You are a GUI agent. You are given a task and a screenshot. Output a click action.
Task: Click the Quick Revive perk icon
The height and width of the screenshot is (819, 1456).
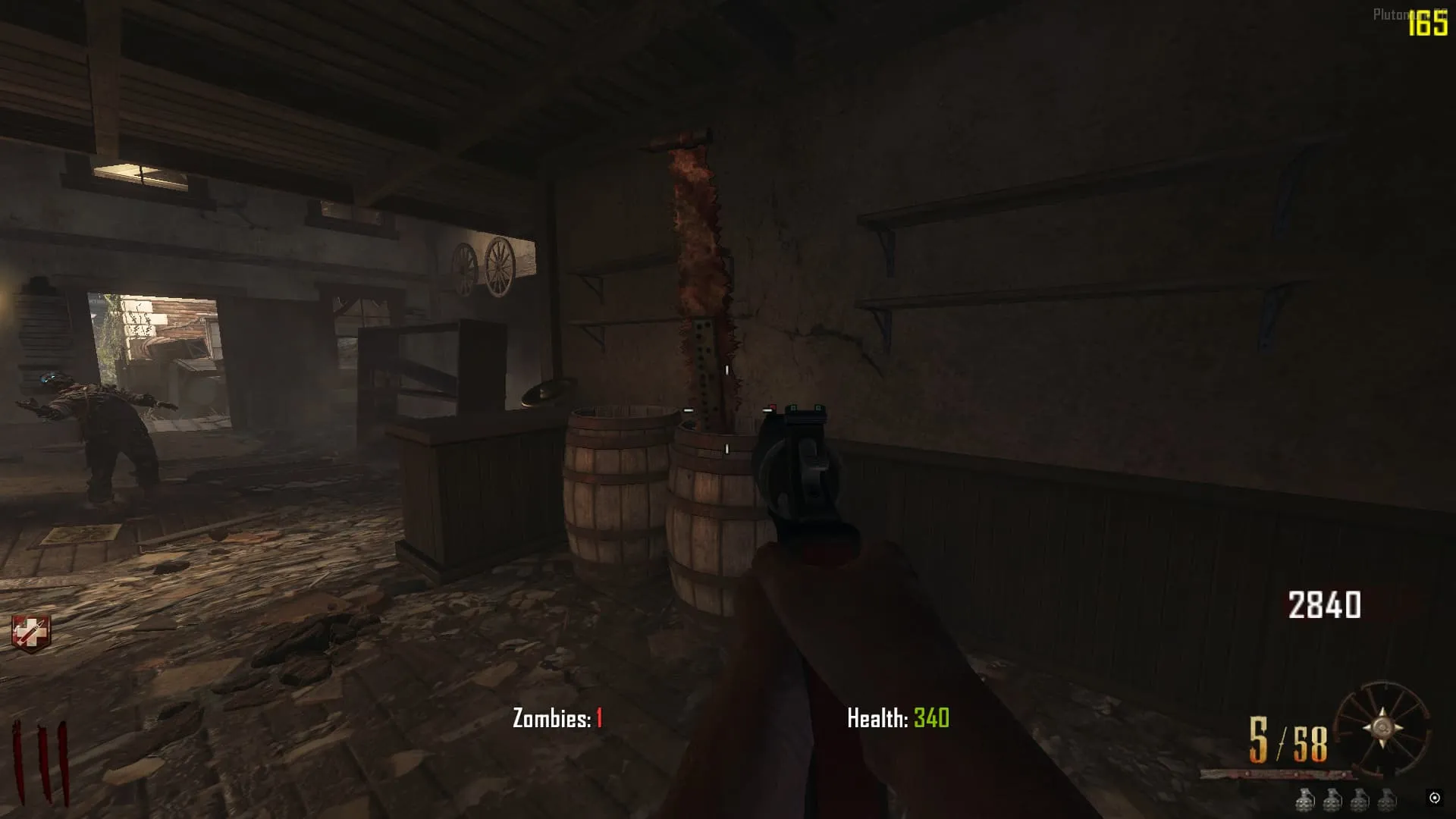pos(31,632)
